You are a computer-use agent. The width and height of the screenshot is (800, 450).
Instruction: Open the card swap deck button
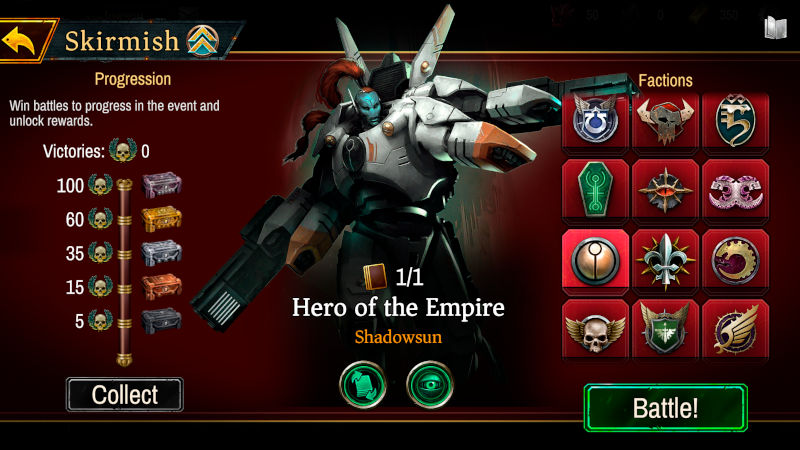coord(363,384)
